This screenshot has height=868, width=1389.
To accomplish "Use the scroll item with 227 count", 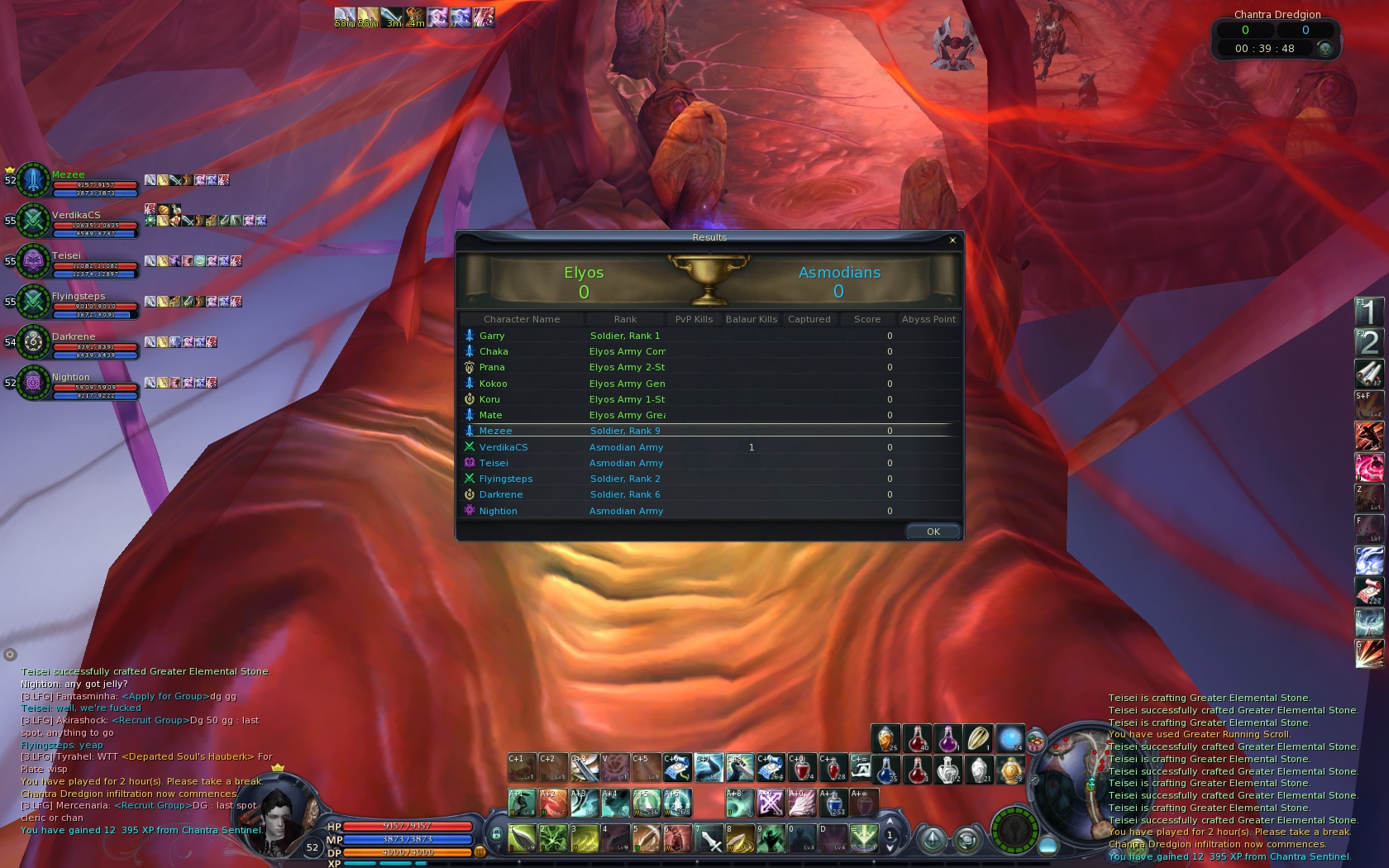I will click(x=1368, y=590).
